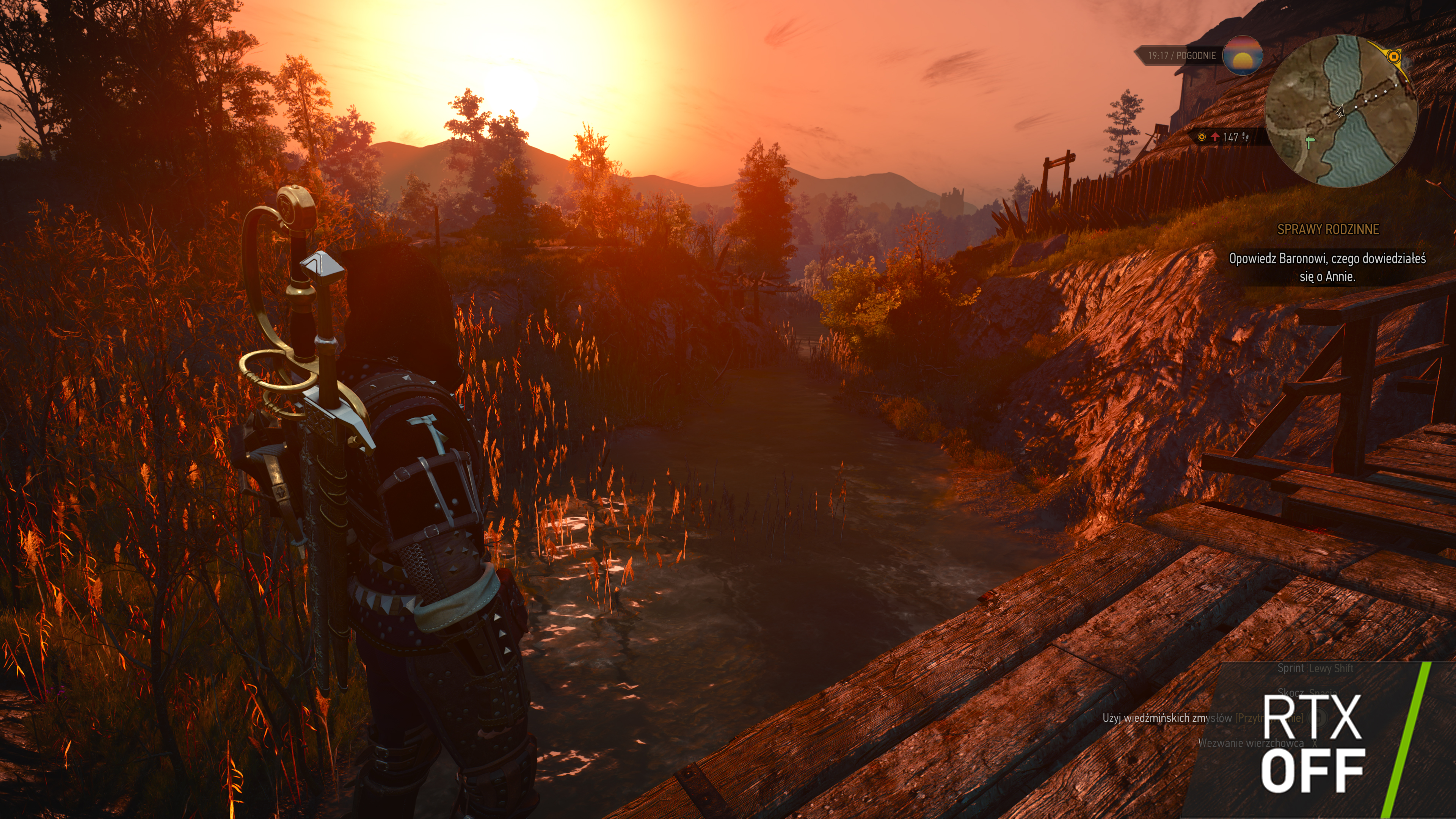Click the yellow quest marker on minimap
Screen dimensions: 1456x819
tap(1394, 56)
